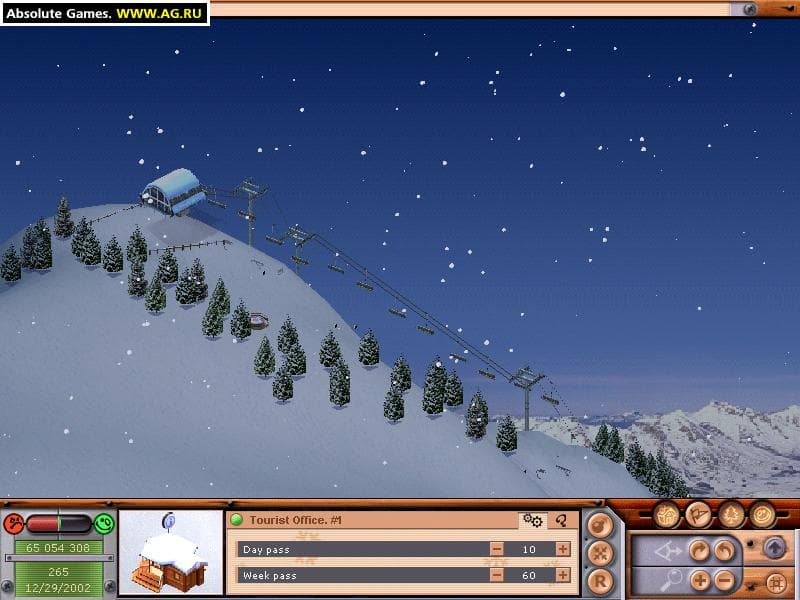Image resolution: width=800 pixels, height=600 pixels.
Task: Open the smiley face satisfaction menu
Action: point(763,514)
